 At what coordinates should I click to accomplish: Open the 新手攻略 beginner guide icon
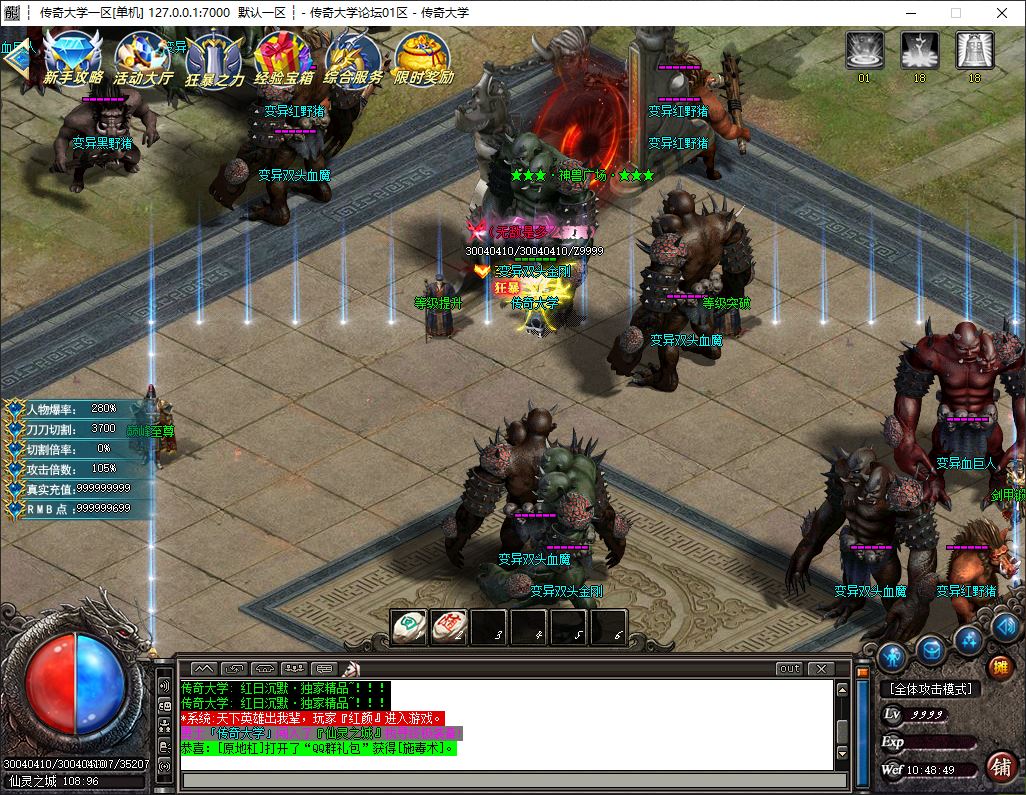[x=73, y=56]
